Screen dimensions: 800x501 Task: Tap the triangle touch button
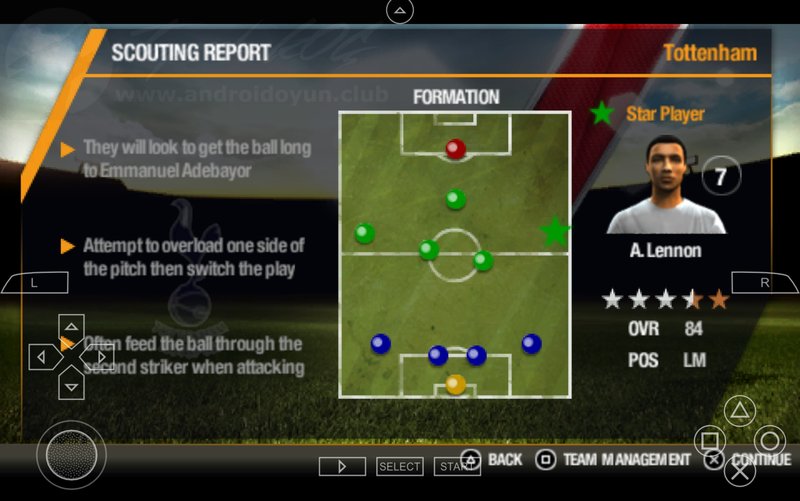point(740,410)
